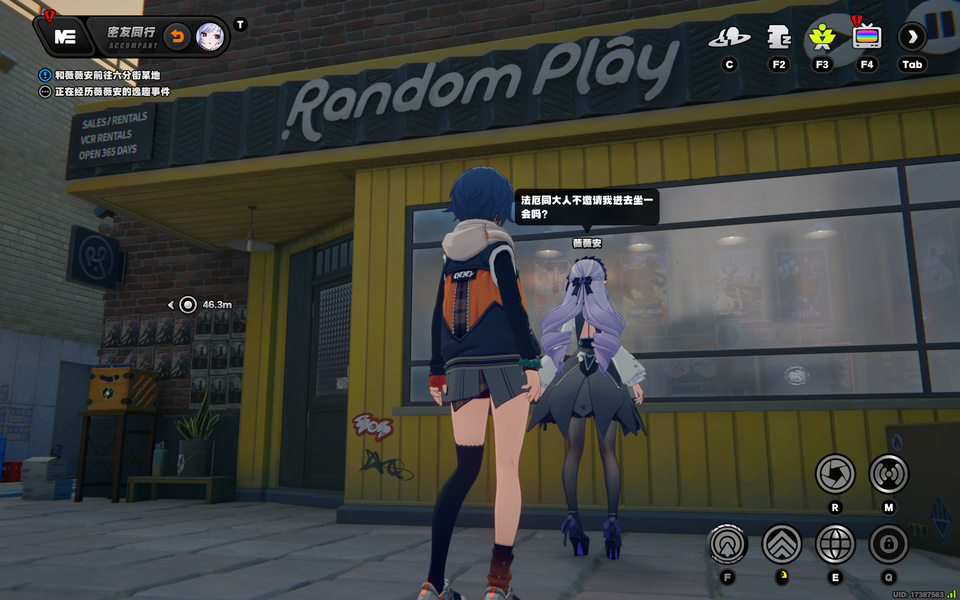Open the rainbow TV icon
The height and width of the screenshot is (600, 960).
[x=867, y=38]
